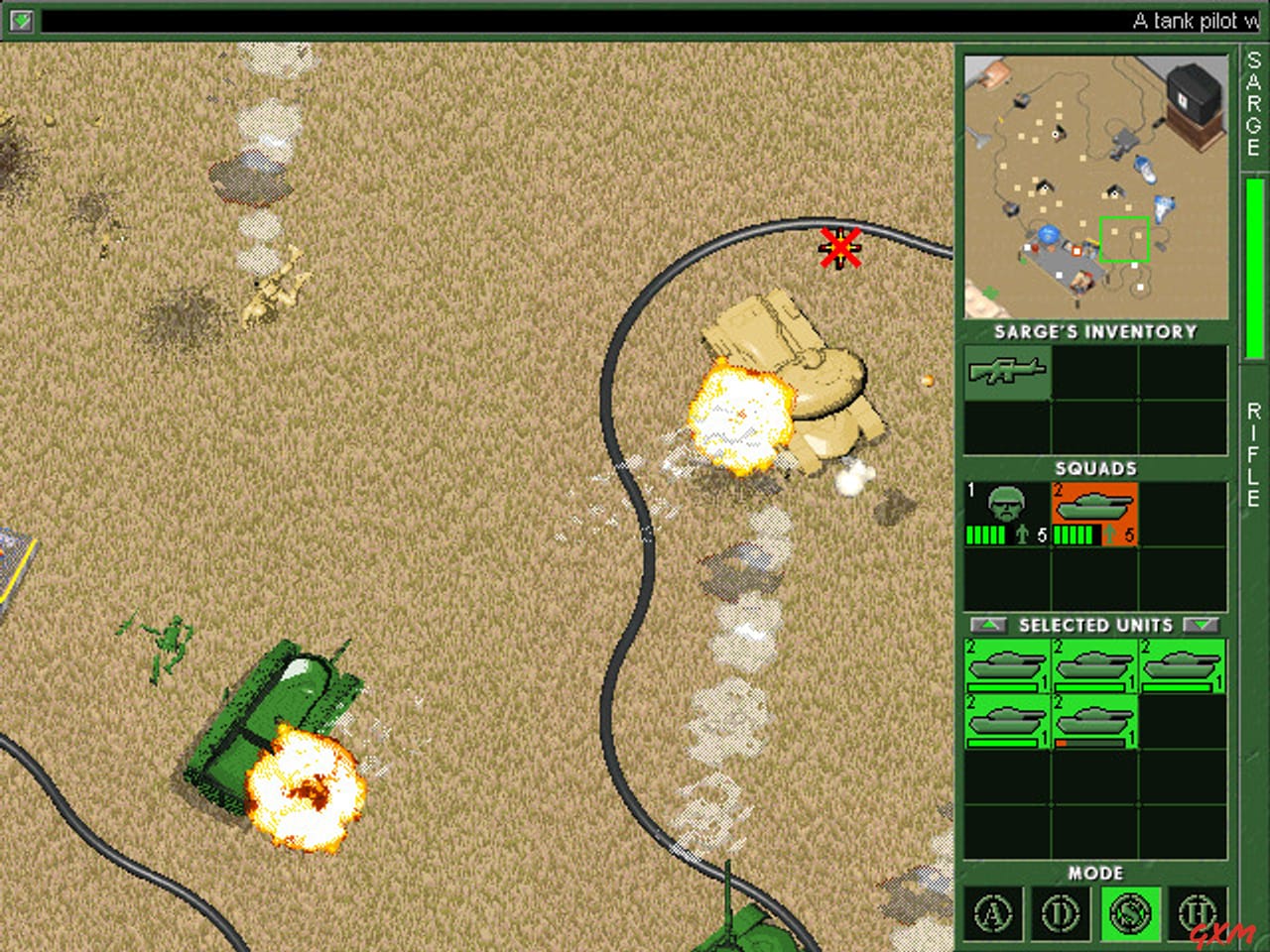Click Sarge's green health bar
The image size is (1270, 952).
click(986, 536)
